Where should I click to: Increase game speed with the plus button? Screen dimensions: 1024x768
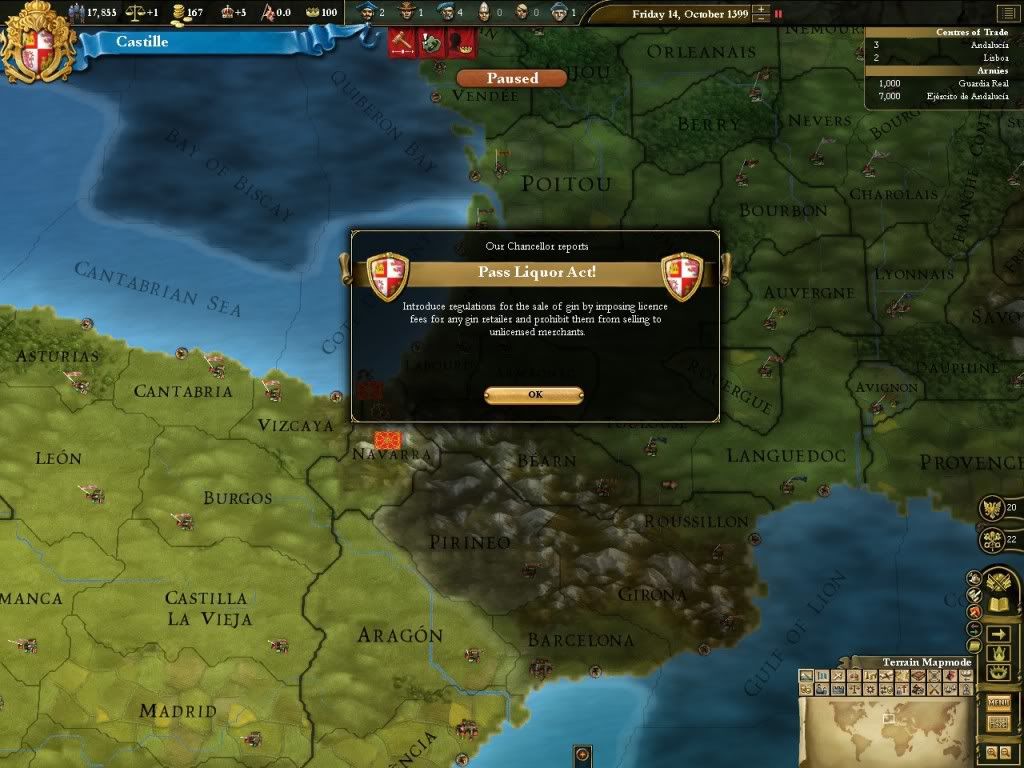[x=763, y=10]
